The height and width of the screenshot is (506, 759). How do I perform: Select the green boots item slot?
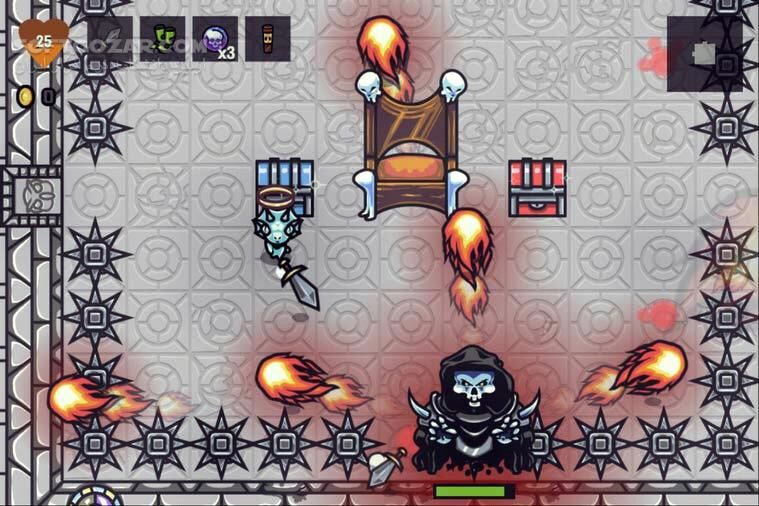(x=162, y=39)
